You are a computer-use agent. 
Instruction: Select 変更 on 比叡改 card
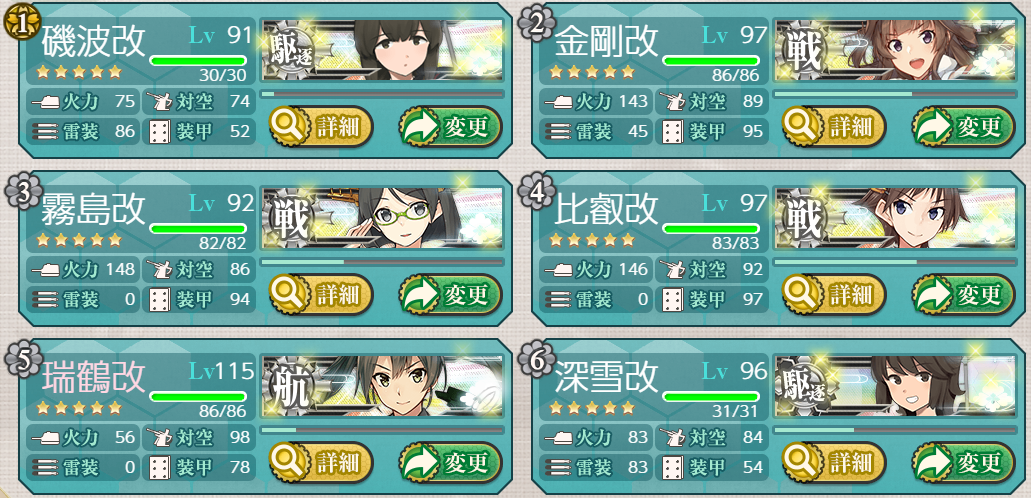pos(962,295)
